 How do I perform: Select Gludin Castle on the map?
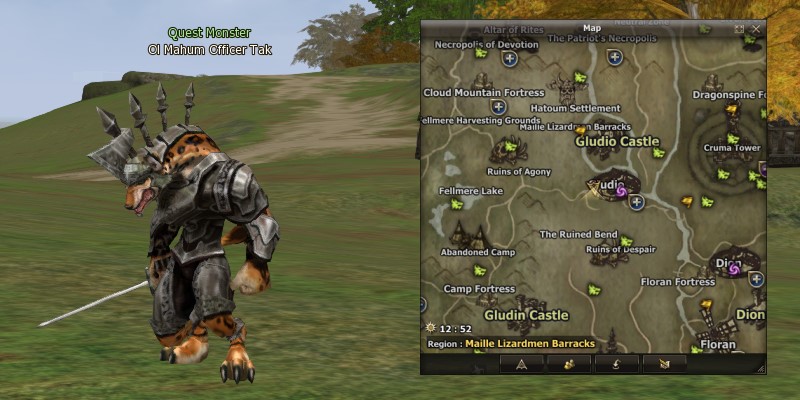click(526, 315)
